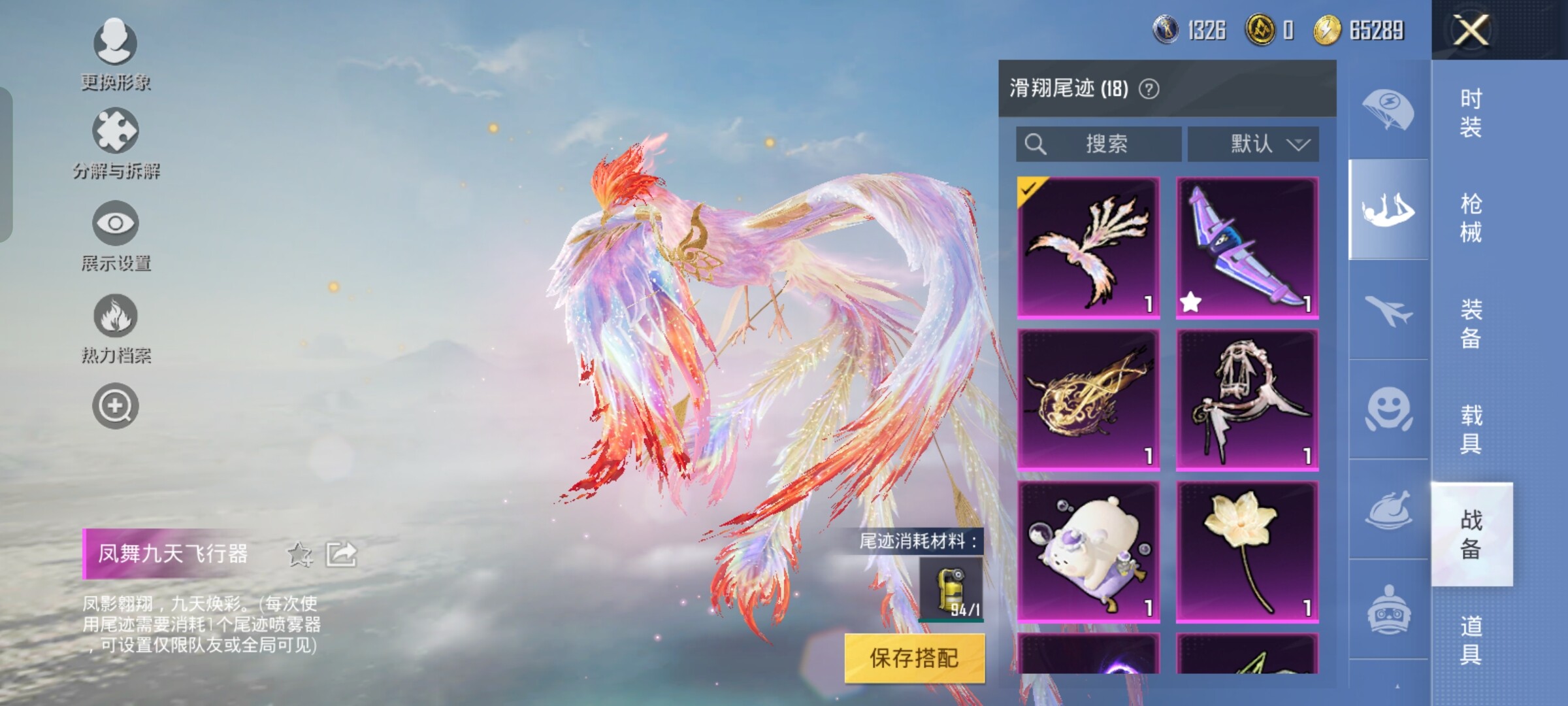Open 热力档案 heat archive
1568x706 pixels.
[116, 328]
